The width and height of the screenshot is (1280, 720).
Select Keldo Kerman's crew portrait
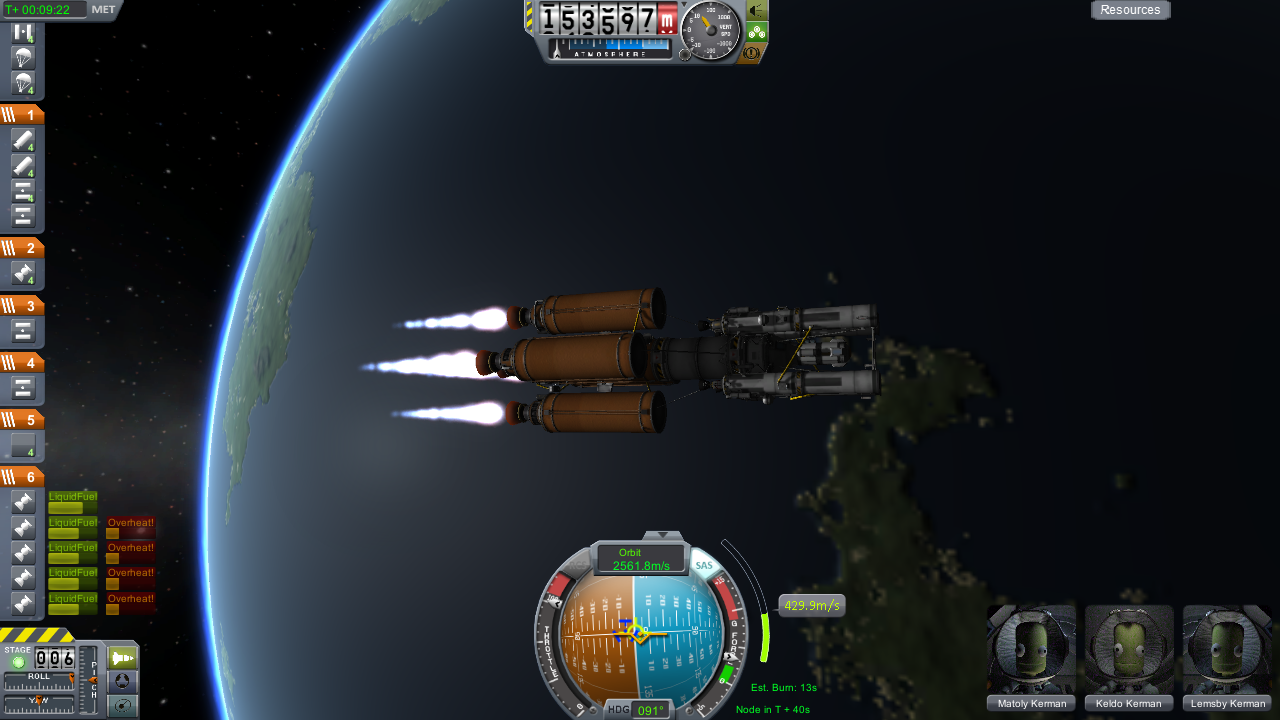point(1129,650)
